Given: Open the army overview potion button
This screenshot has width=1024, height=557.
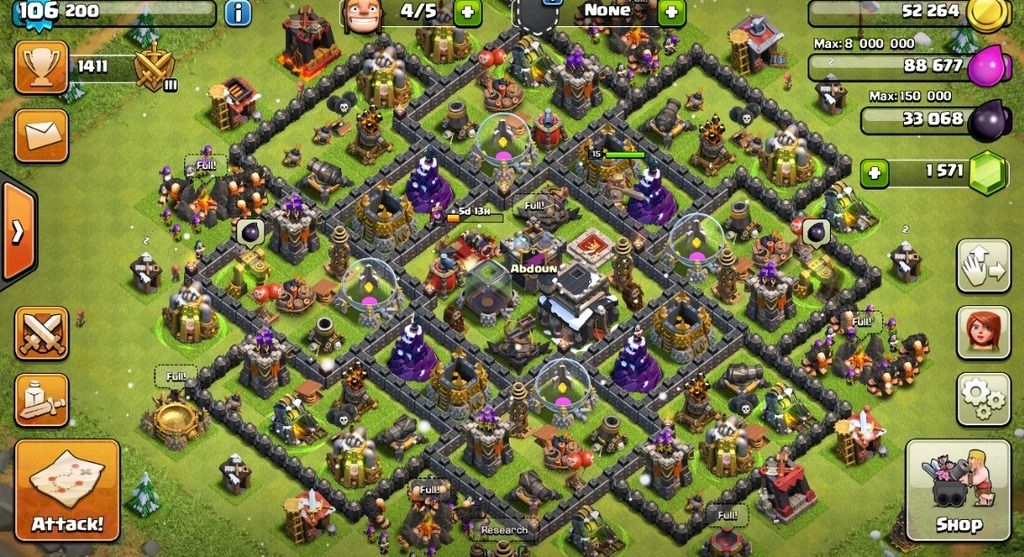Looking at the screenshot, I should [41, 400].
